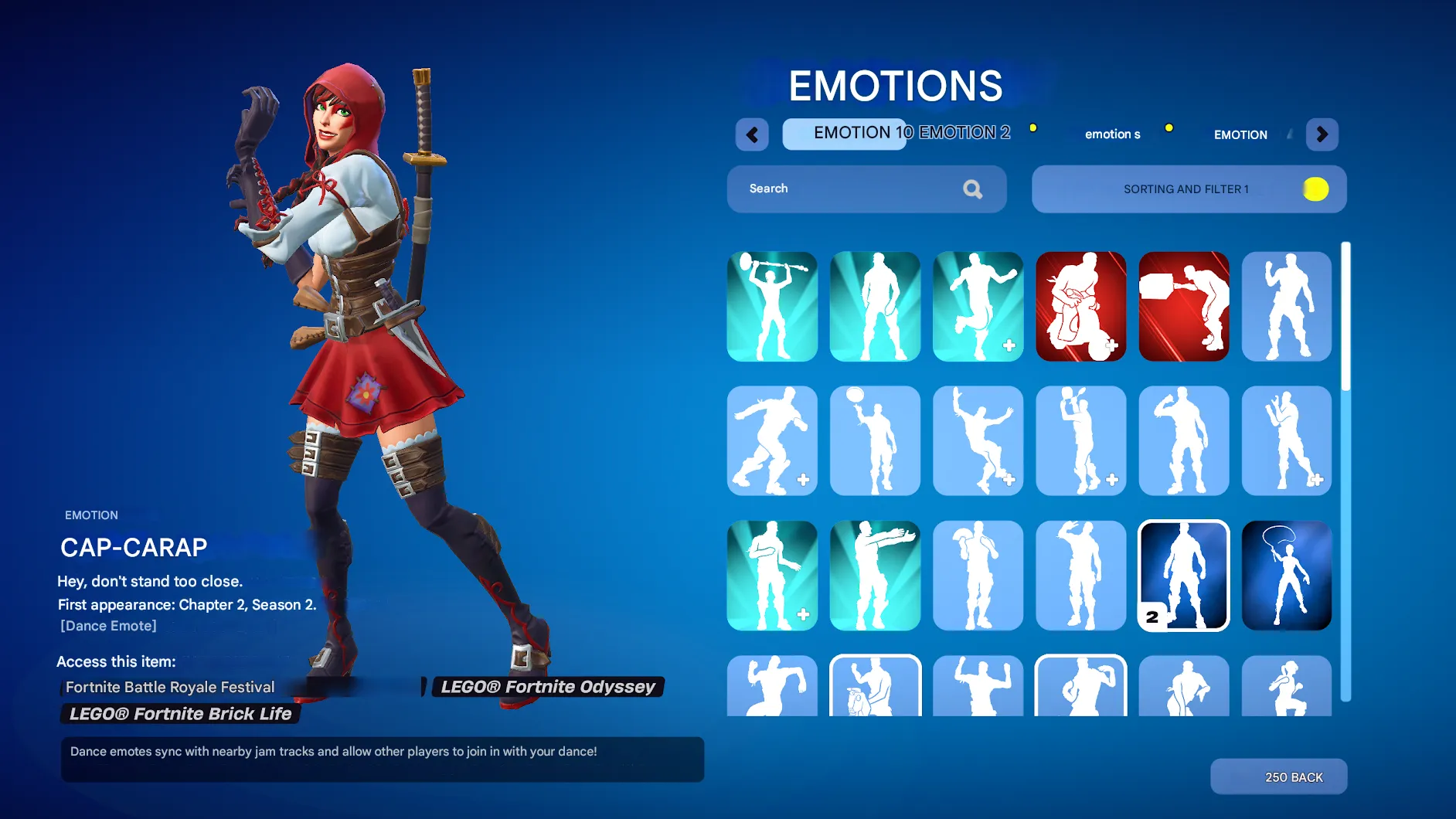Open the red pickaxe-swinging emote tile

pyautogui.click(x=1183, y=306)
